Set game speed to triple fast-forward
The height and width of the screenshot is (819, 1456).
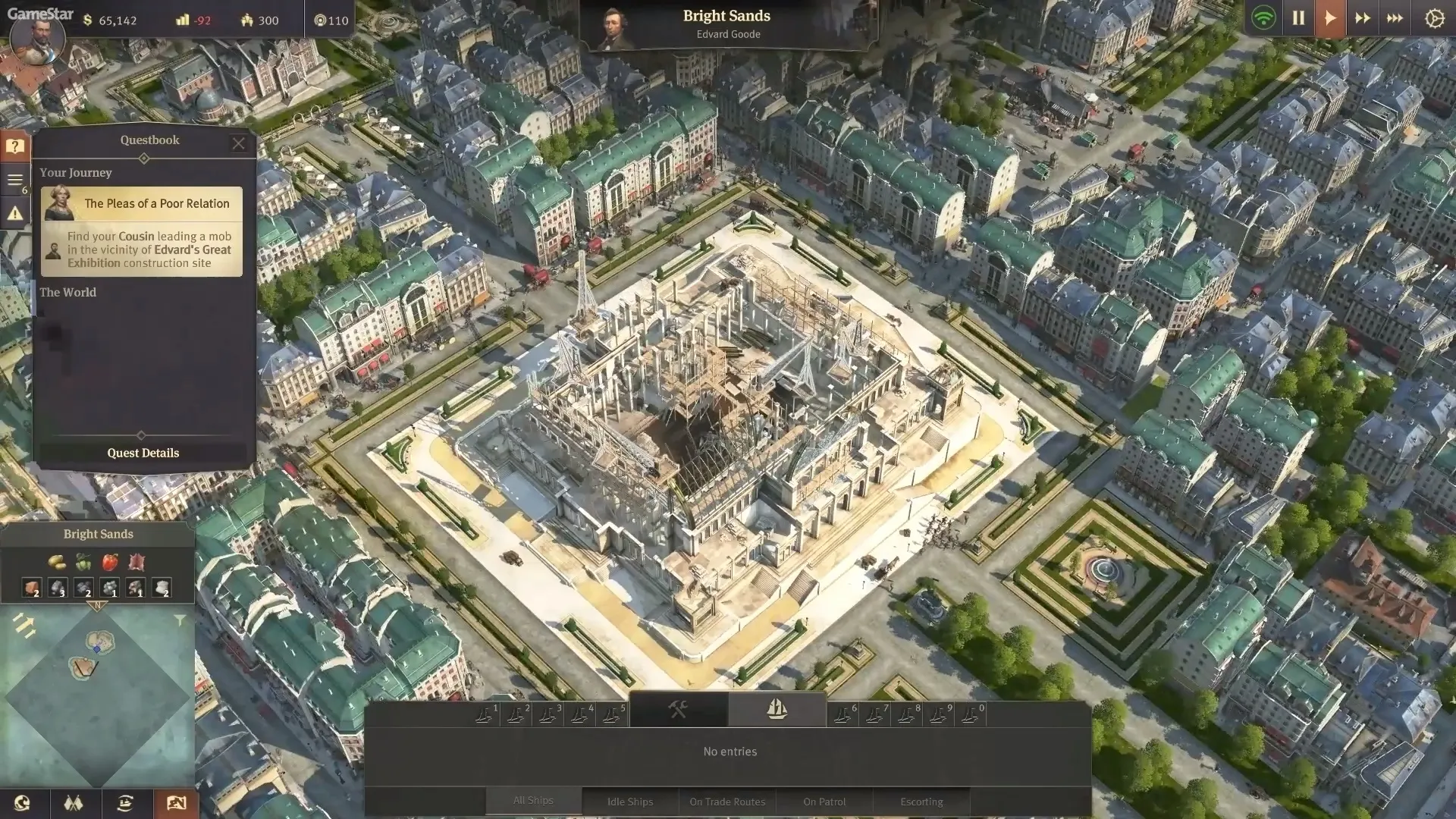[x=1395, y=18]
